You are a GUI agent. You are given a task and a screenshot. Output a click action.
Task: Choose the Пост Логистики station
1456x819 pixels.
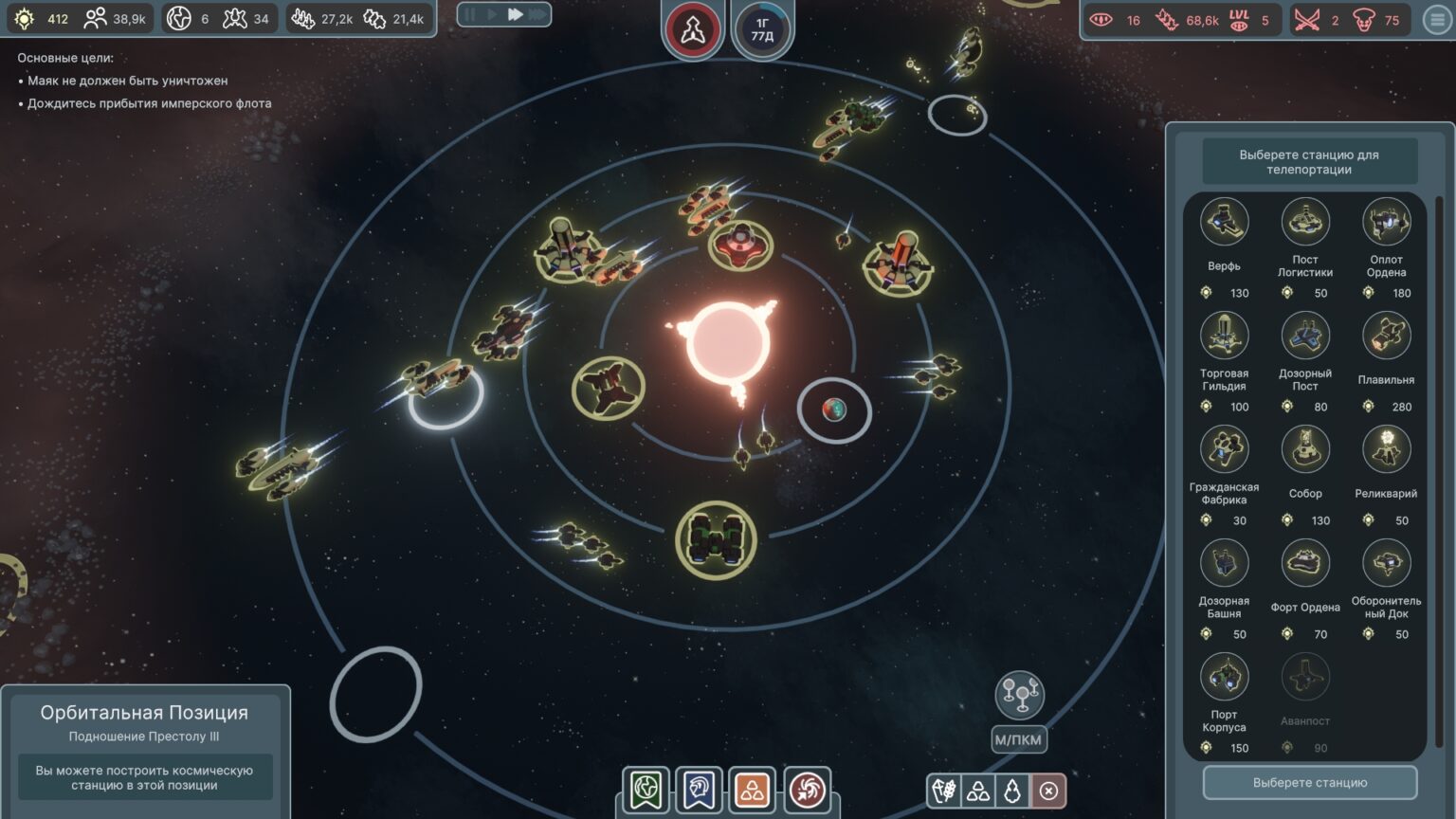pyautogui.click(x=1305, y=223)
